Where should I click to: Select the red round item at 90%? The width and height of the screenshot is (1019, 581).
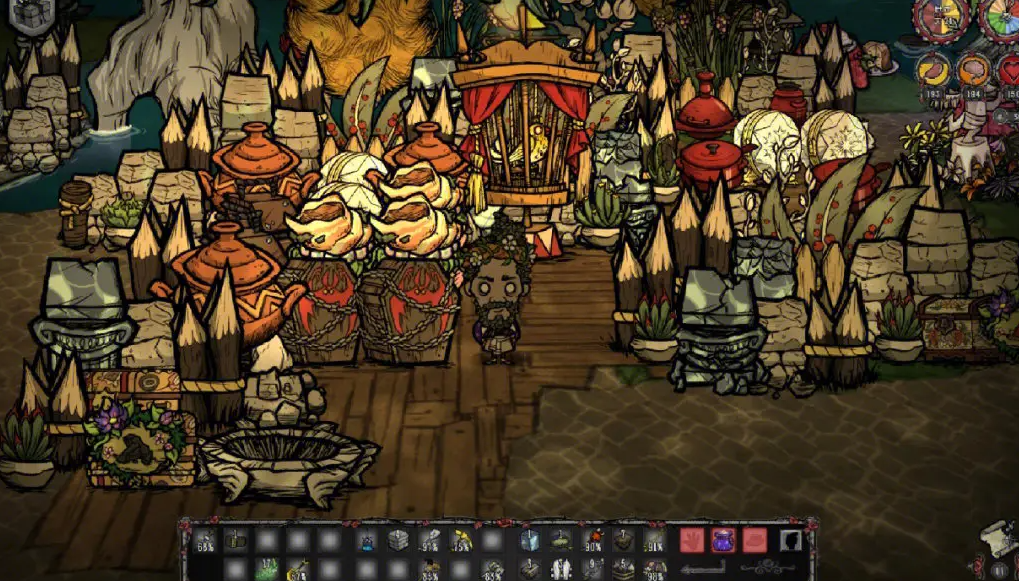[x=592, y=541]
